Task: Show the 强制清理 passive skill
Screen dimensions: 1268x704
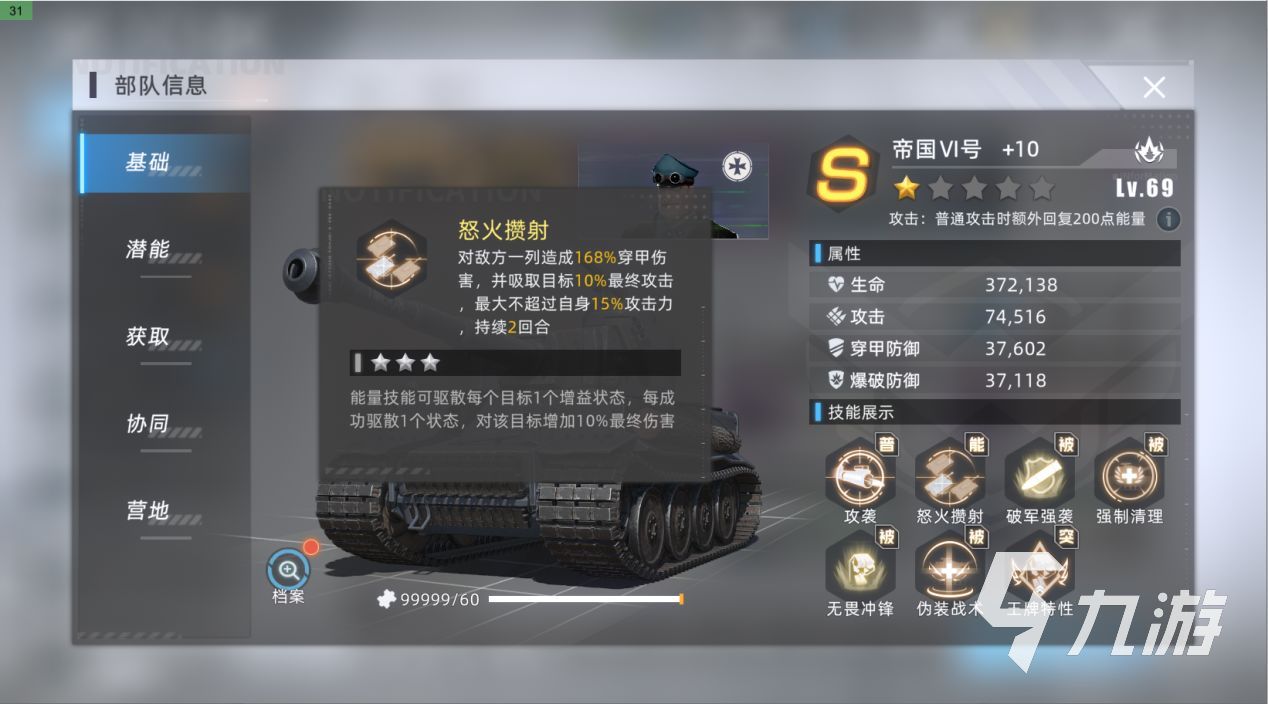Action: (x=1129, y=476)
